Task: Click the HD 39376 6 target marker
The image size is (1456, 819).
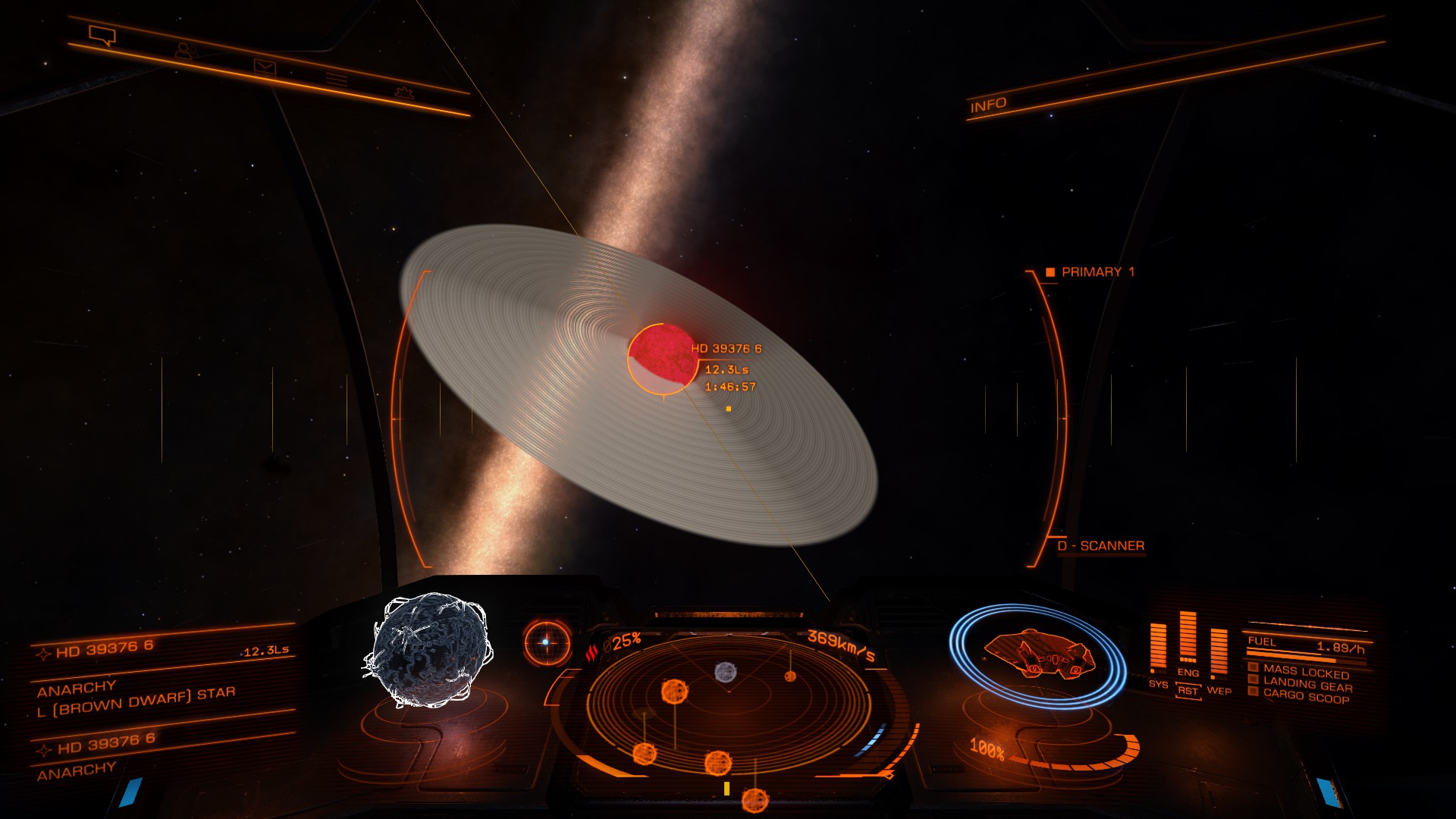Action: [661, 357]
